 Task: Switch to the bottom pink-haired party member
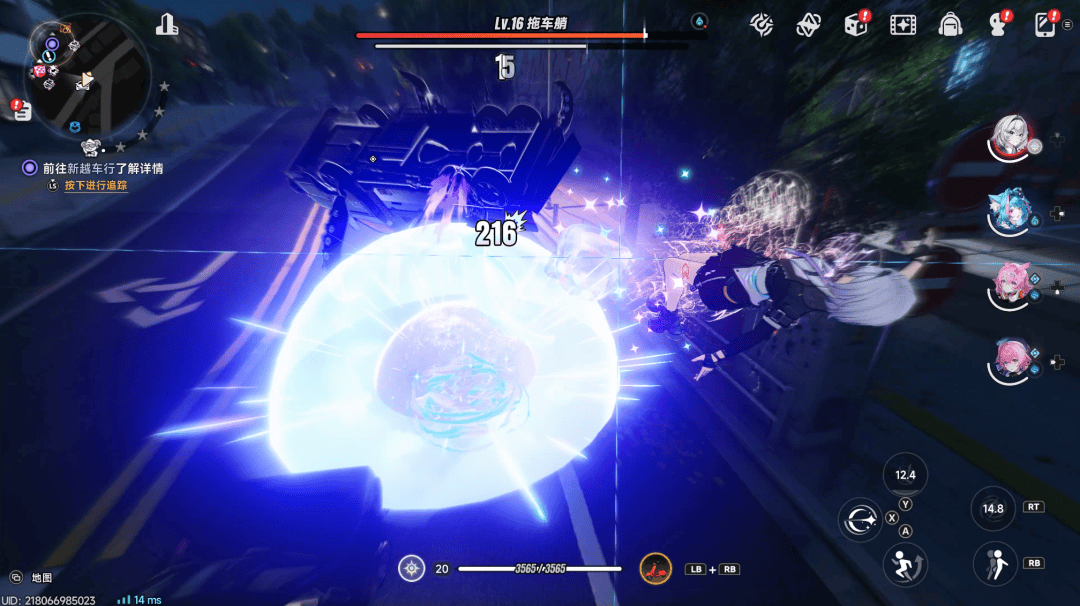tap(1010, 360)
